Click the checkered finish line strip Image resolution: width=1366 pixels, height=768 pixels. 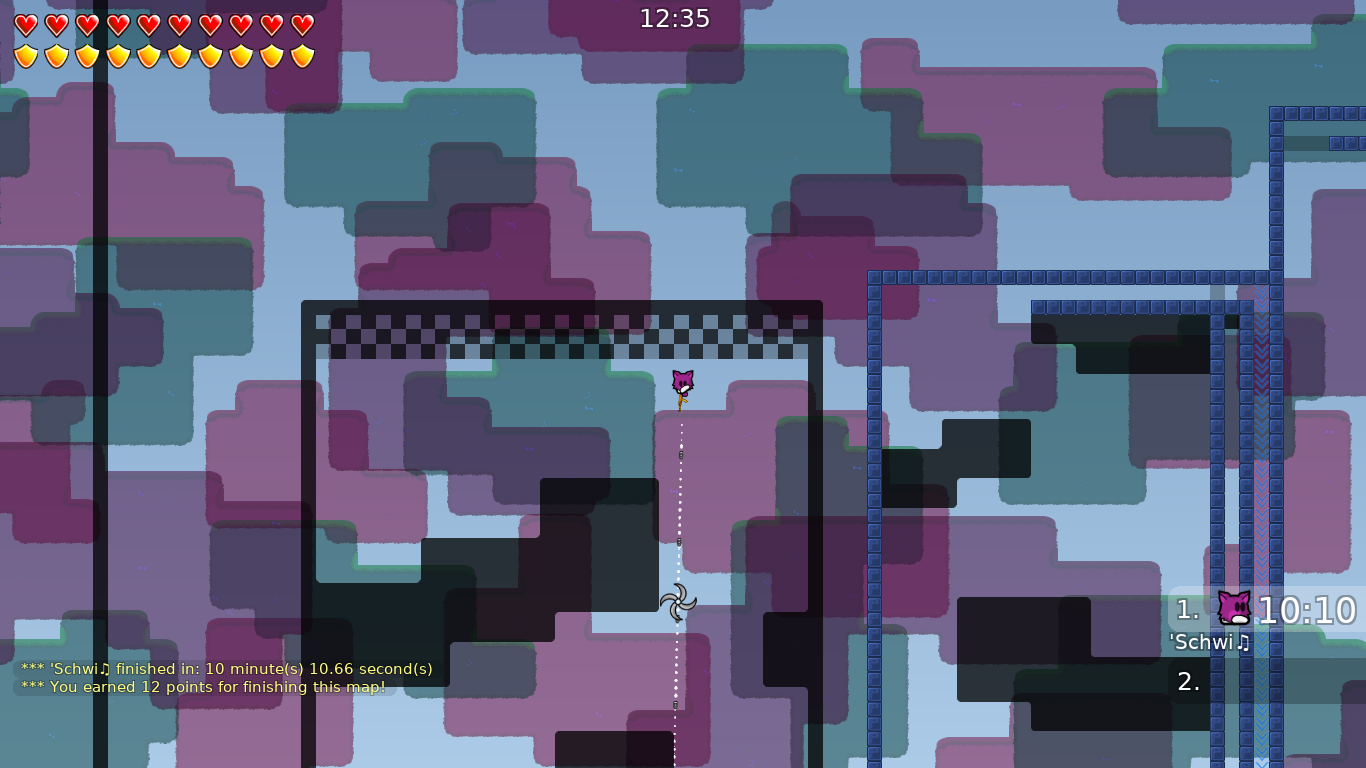pos(560,337)
